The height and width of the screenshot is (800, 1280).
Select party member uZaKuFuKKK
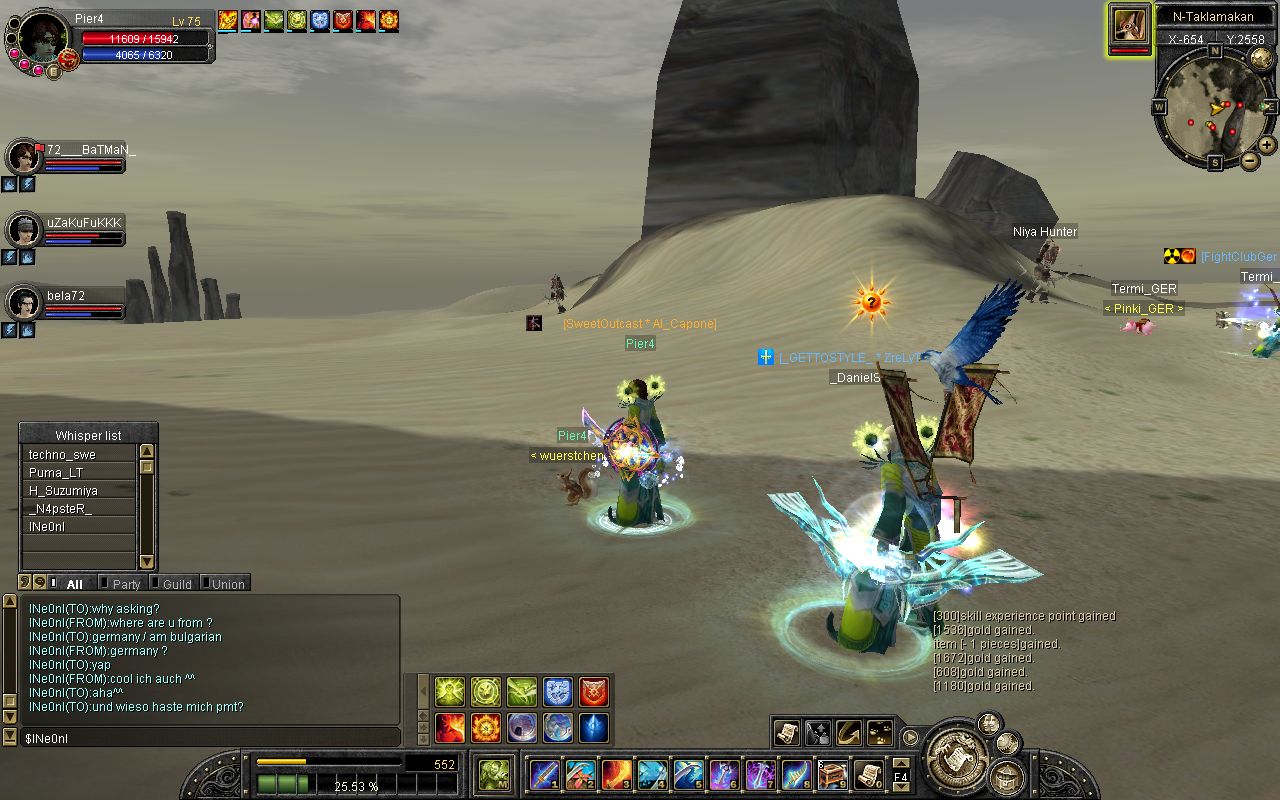[24, 230]
